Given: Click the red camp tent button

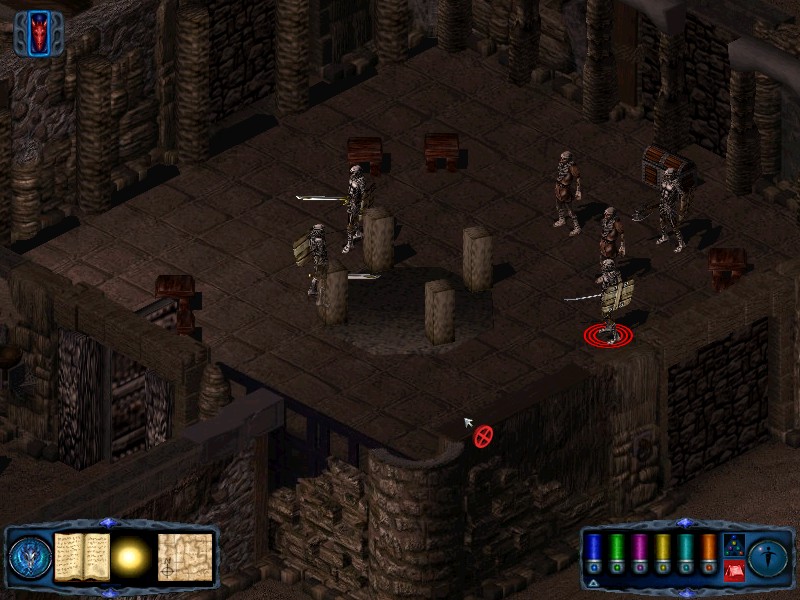Looking at the screenshot, I should click(732, 571).
